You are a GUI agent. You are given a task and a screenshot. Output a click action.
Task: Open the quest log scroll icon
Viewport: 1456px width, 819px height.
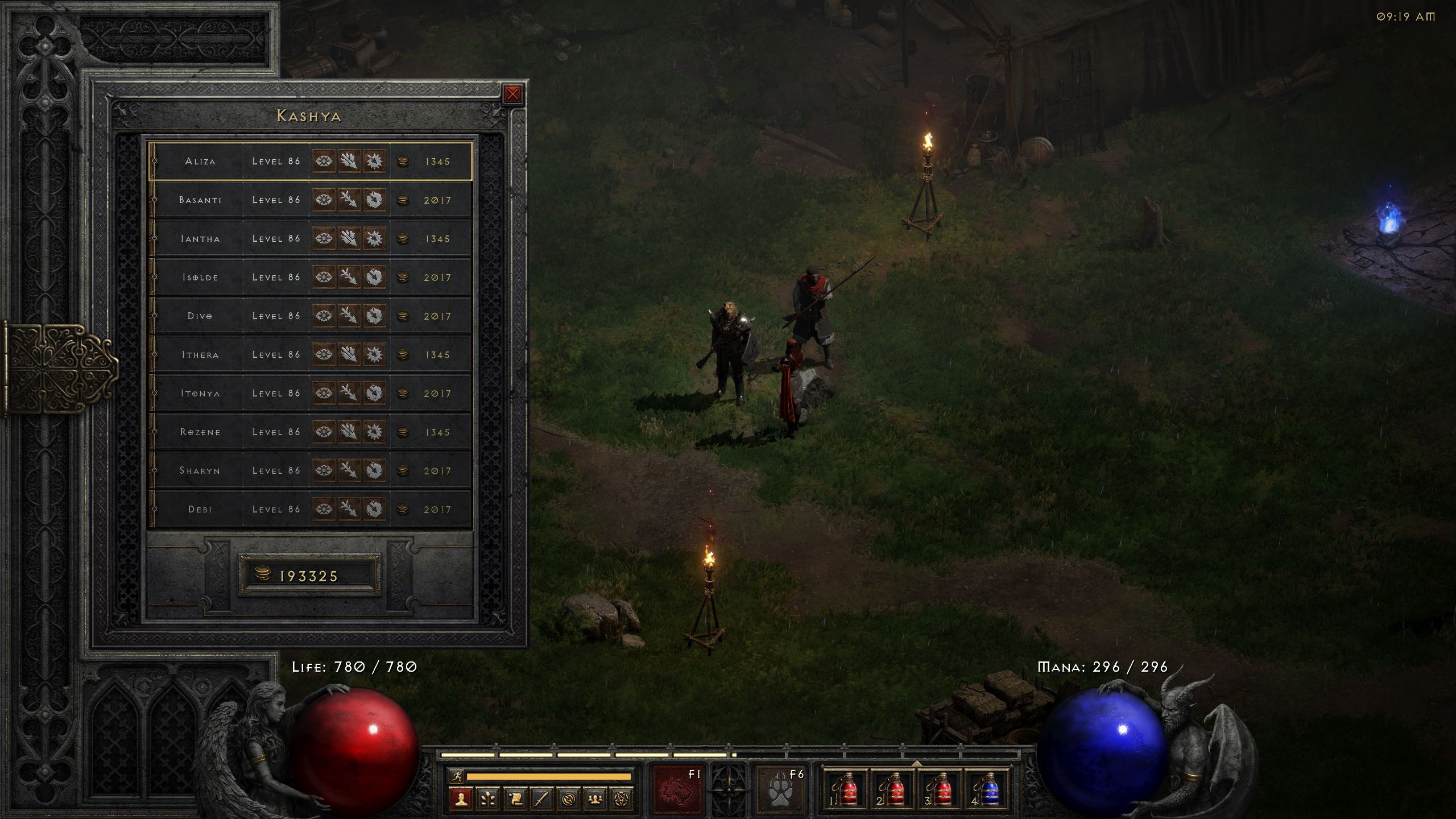[515, 800]
